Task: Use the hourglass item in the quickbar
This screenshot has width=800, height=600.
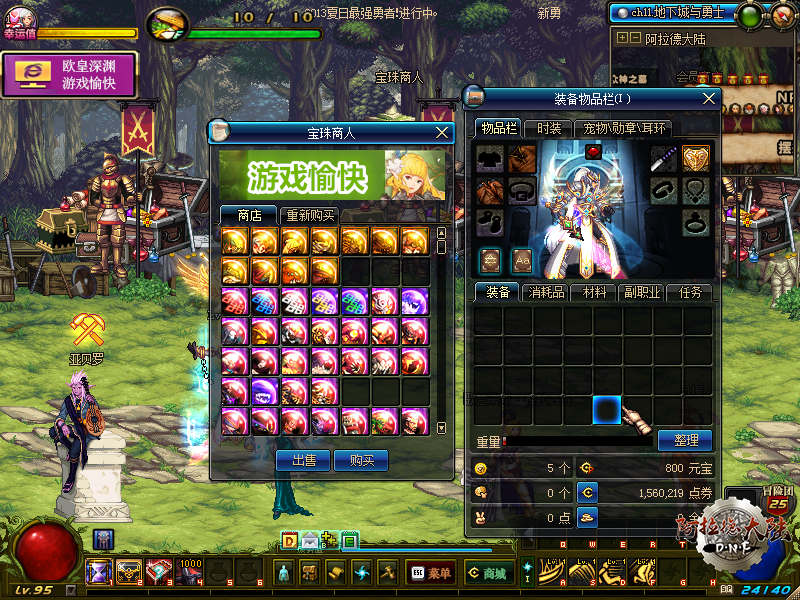Action: (99, 572)
